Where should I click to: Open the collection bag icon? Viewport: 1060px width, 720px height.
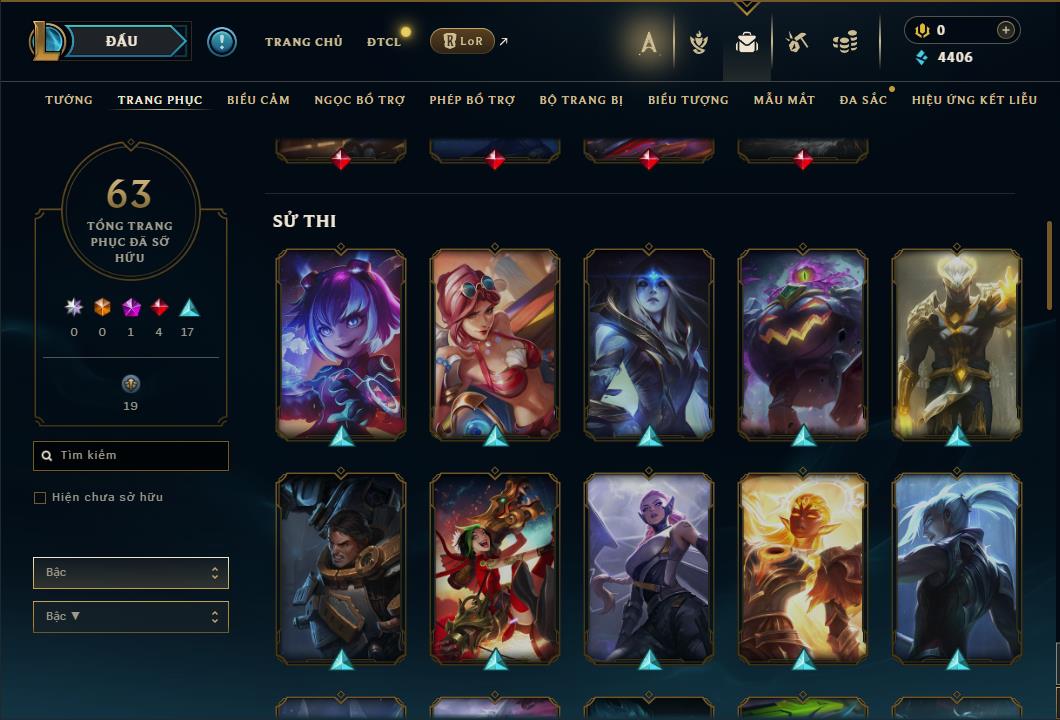747,42
